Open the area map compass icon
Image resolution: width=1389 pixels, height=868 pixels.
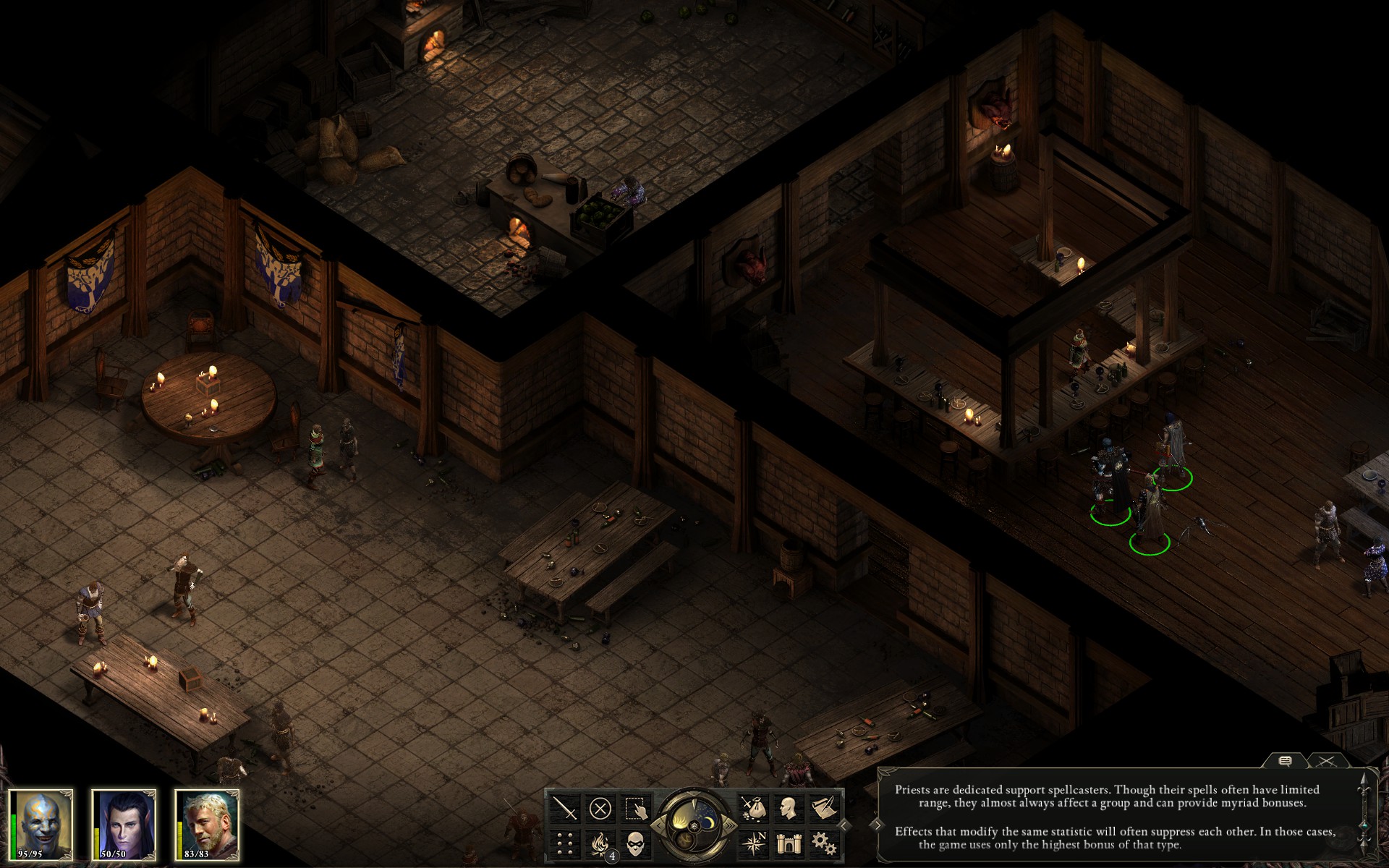coord(753,843)
